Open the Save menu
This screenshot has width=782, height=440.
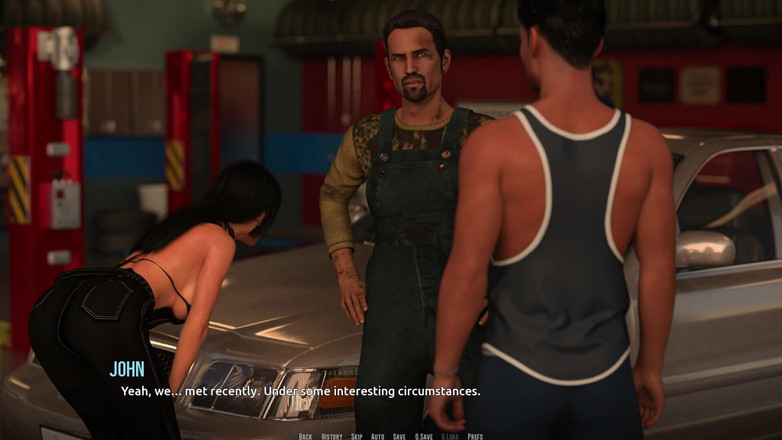(399, 436)
